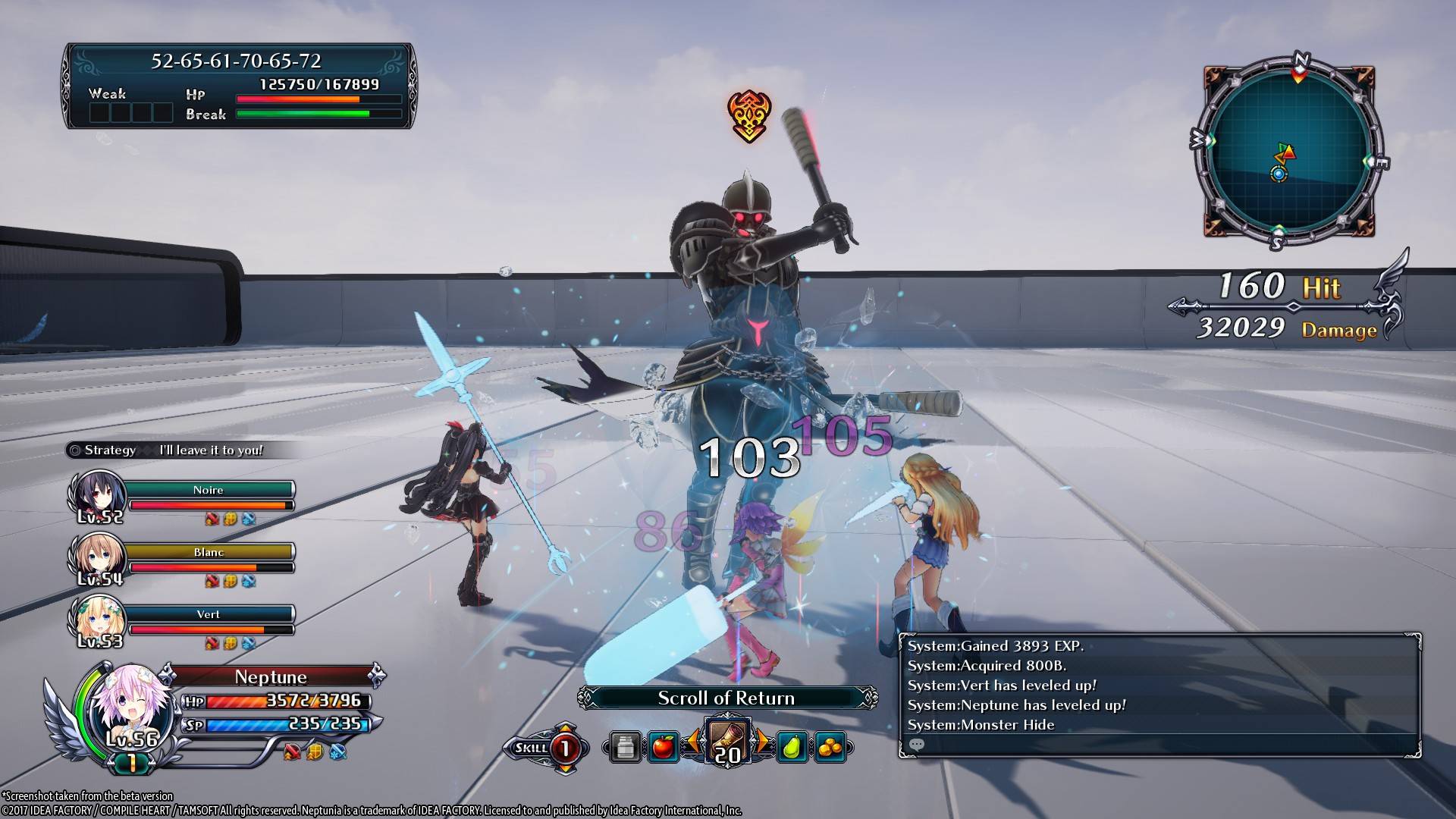Select the red apple item slot

[x=663, y=748]
